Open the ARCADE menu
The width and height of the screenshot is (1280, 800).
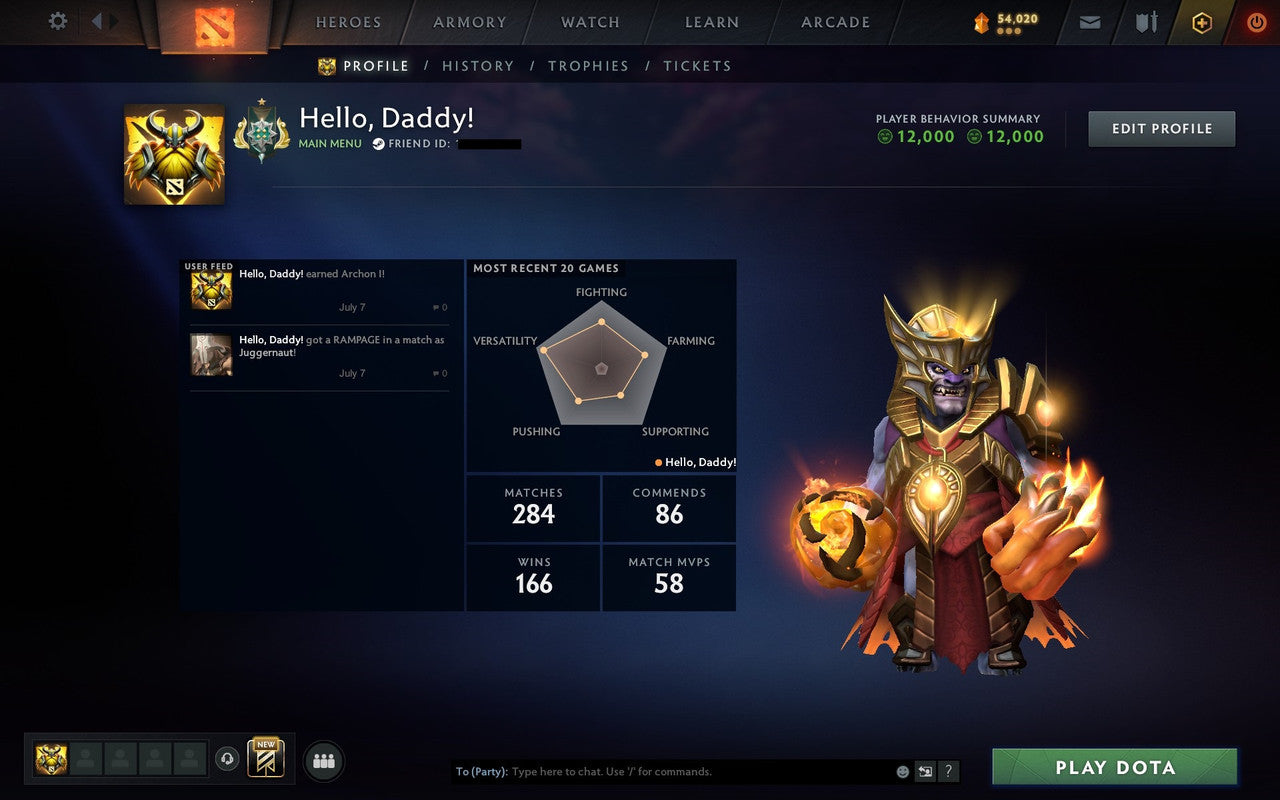[x=834, y=22]
